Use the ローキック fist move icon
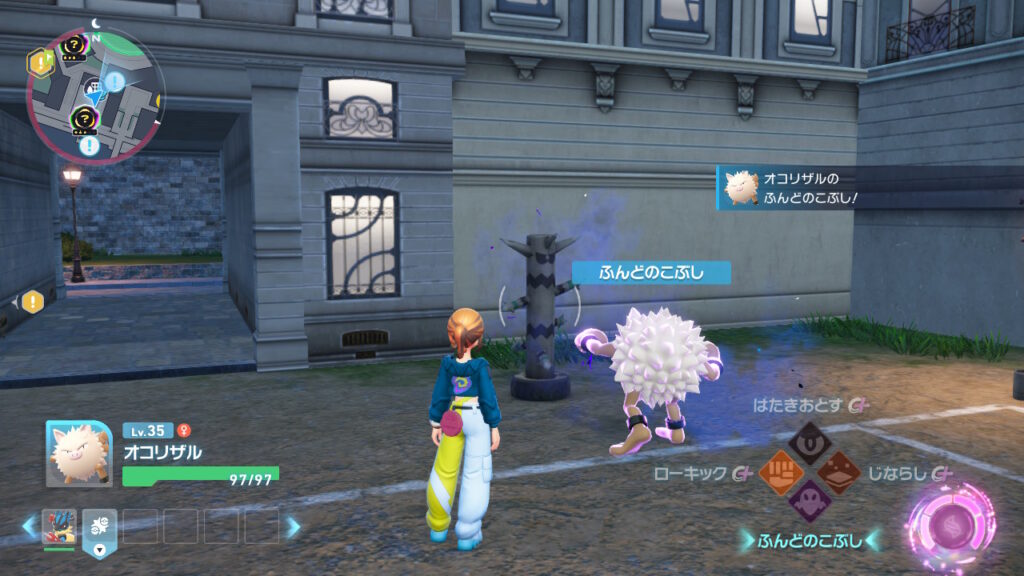Image resolution: width=1024 pixels, height=576 pixels. [x=780, y=470]
